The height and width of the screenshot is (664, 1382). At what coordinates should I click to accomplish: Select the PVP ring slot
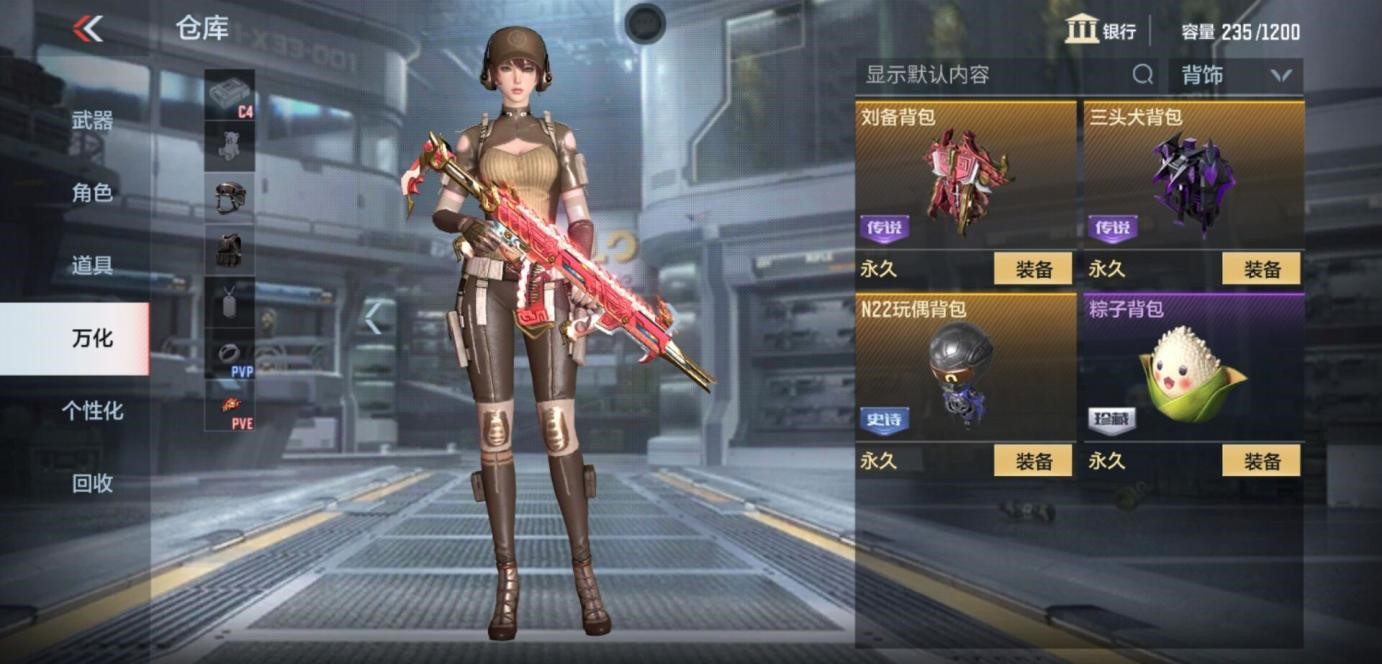coord(230,354)
